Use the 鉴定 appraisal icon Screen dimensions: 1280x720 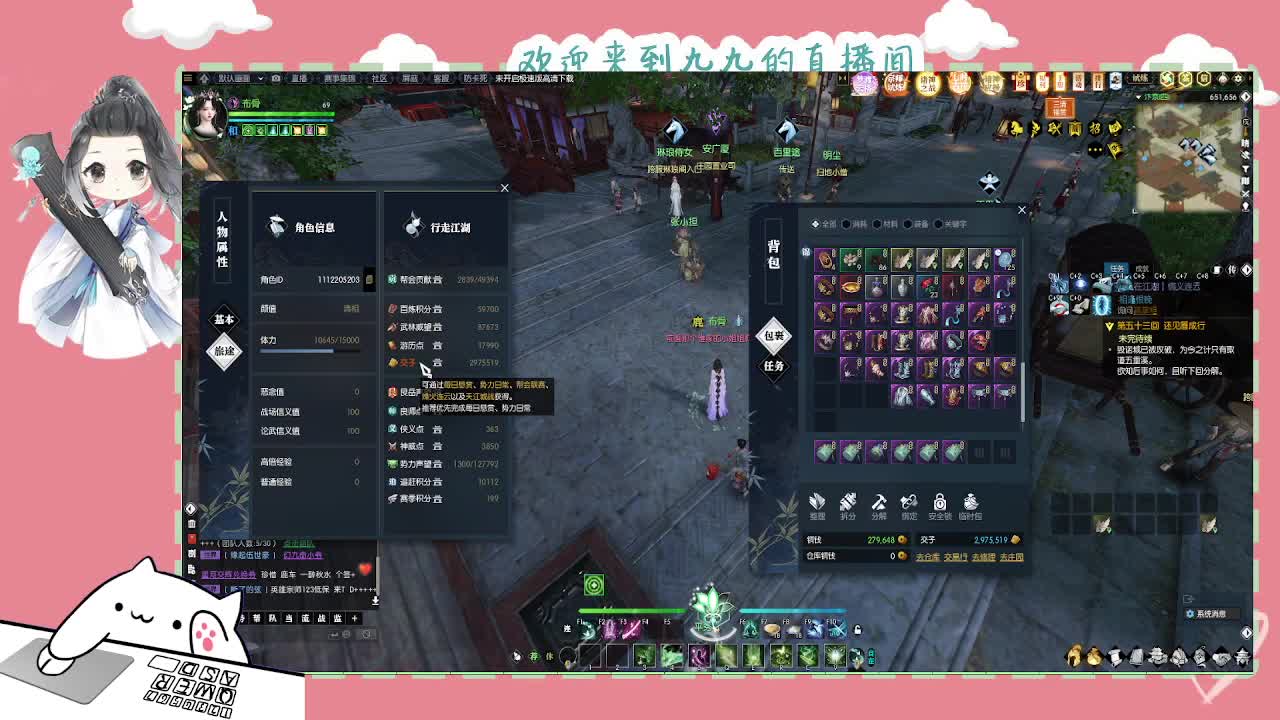[x=909, y=501]
